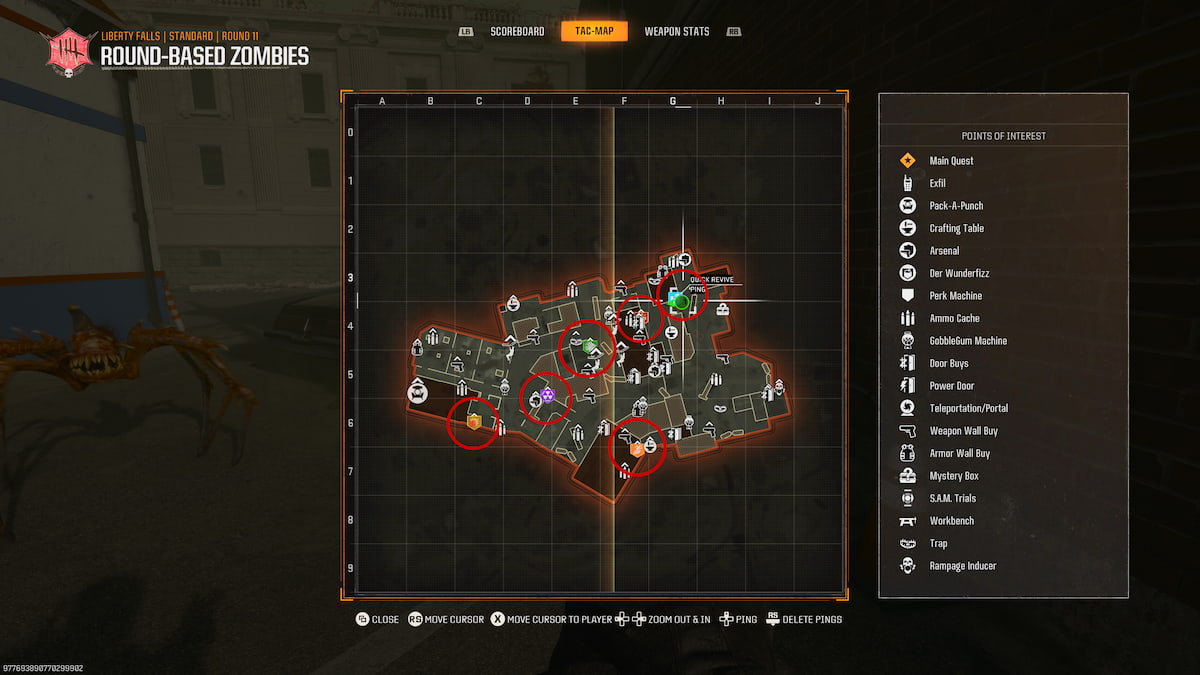Switch to the Scoreboard tab

pos(517,32)
